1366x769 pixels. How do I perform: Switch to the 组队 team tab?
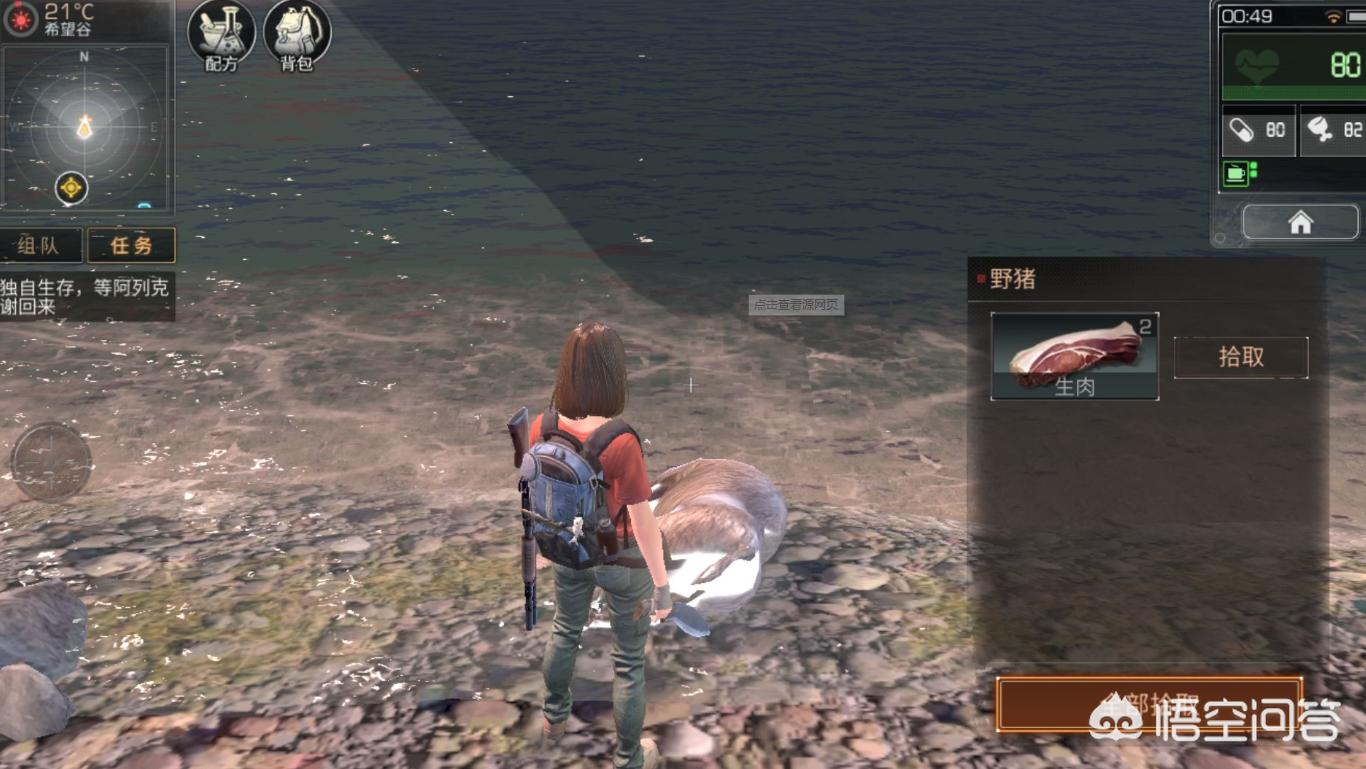[x=40, y=245]
